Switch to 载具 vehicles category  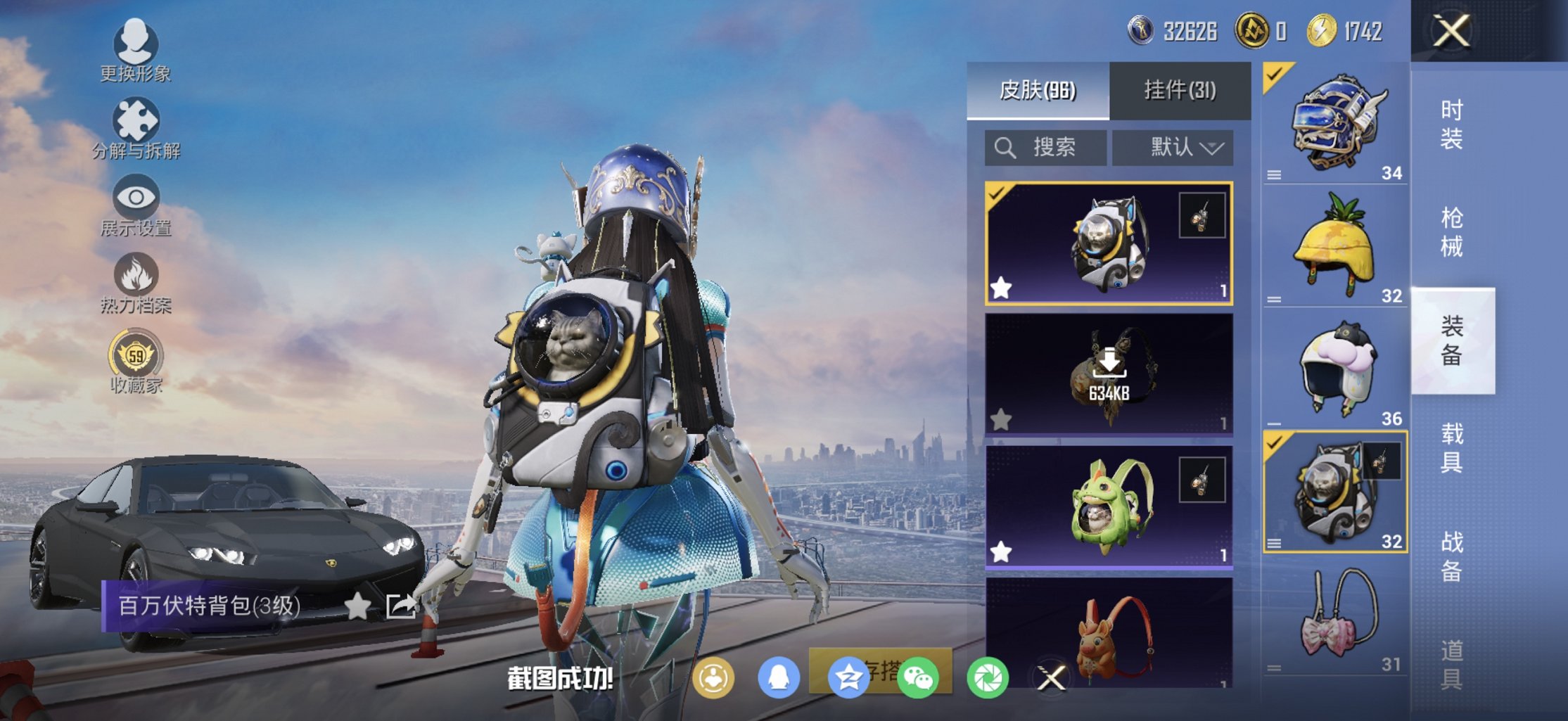pos(1452,448)
